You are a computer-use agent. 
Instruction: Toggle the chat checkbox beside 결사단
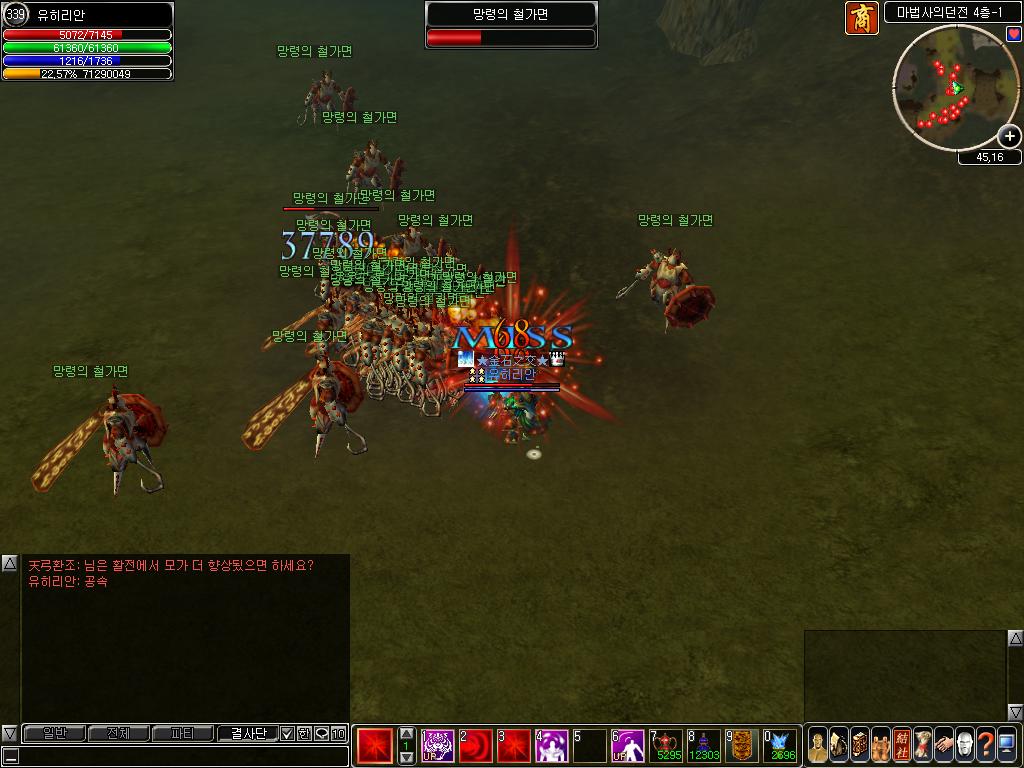[287, 734]
